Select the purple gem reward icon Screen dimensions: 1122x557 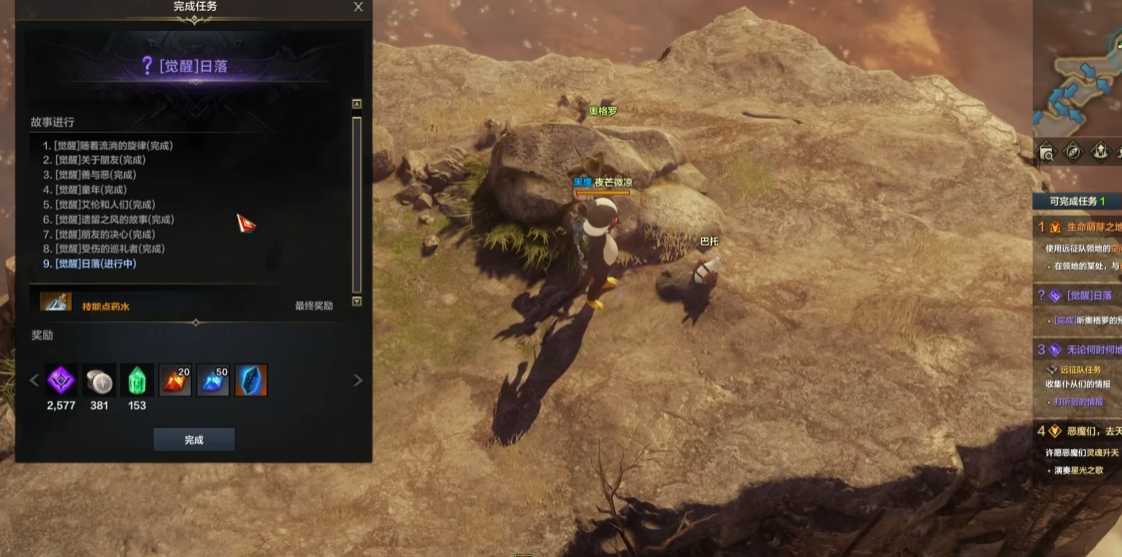pyautogui.click(x=62, y=380)
